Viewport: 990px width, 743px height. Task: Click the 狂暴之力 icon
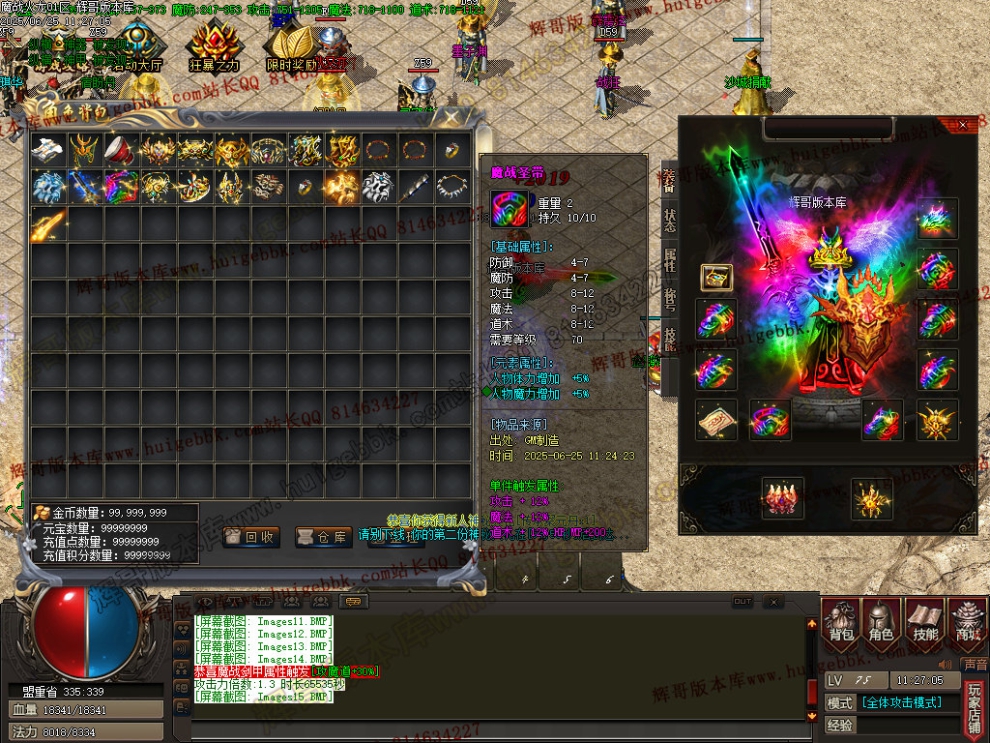tap(214, 48)
